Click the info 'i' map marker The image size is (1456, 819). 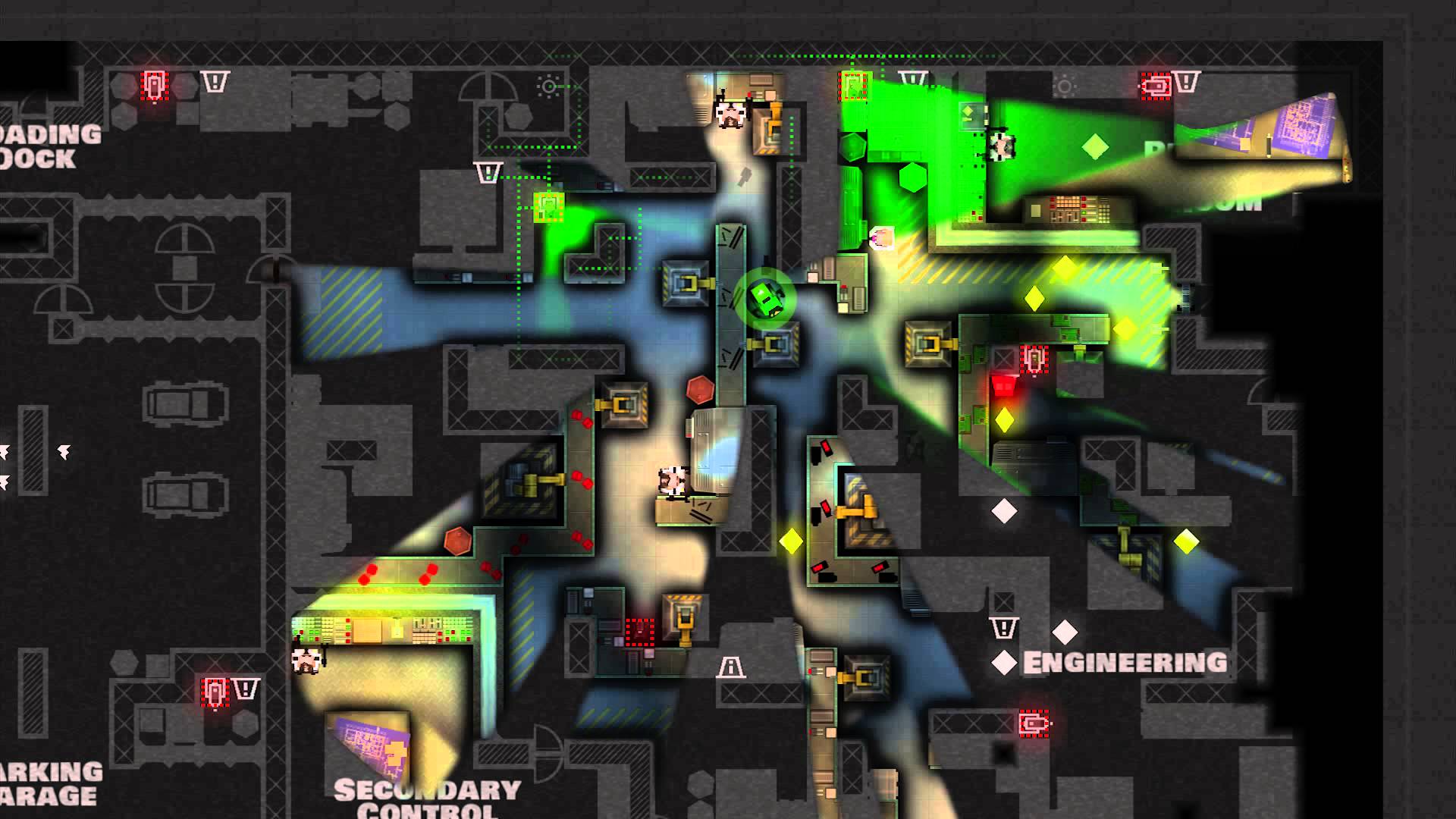pyautogui.click(x=730, y=667)
